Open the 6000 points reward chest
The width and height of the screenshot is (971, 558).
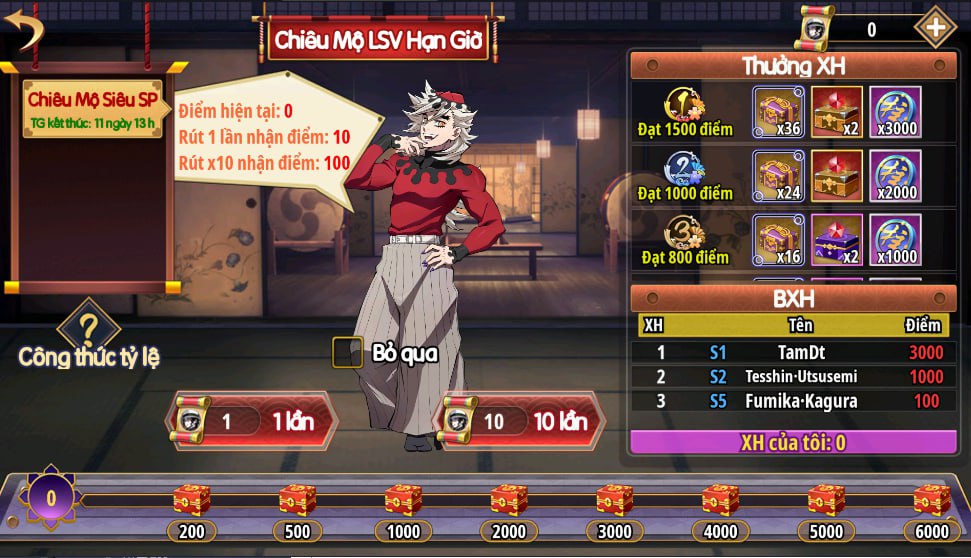[x=931, y=500]
